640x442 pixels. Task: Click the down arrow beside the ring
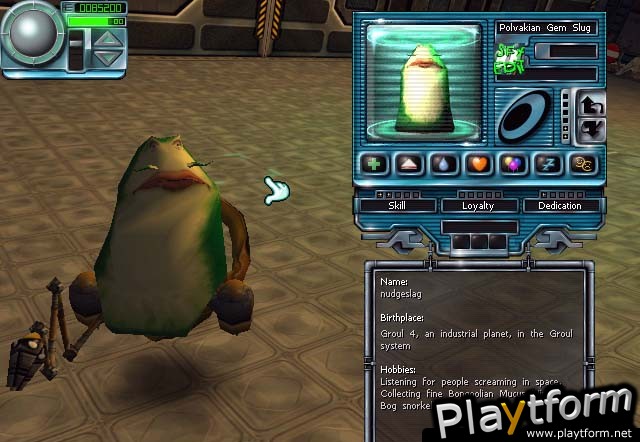(x=592, y=128)
